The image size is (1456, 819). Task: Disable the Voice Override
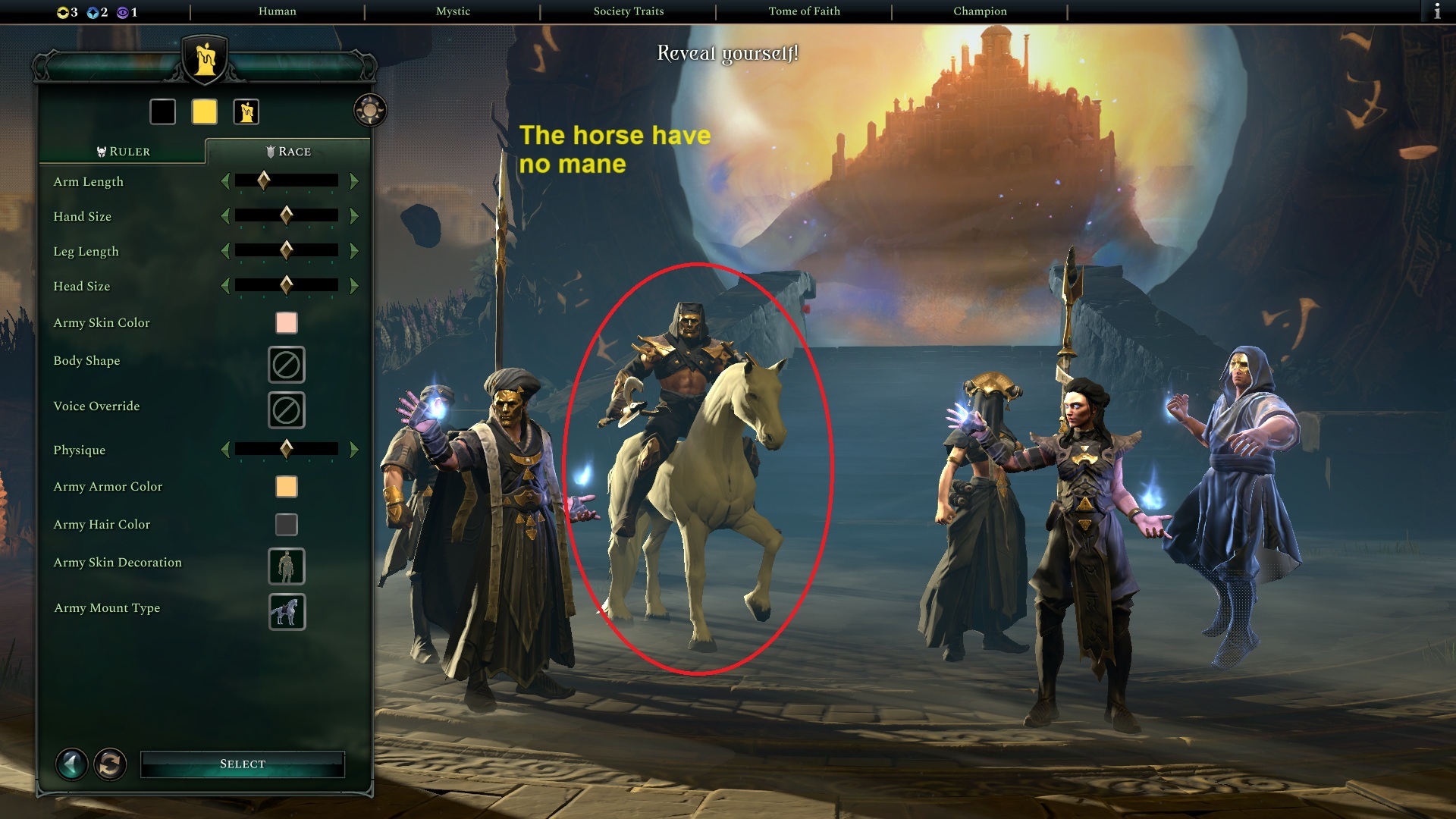287,409
